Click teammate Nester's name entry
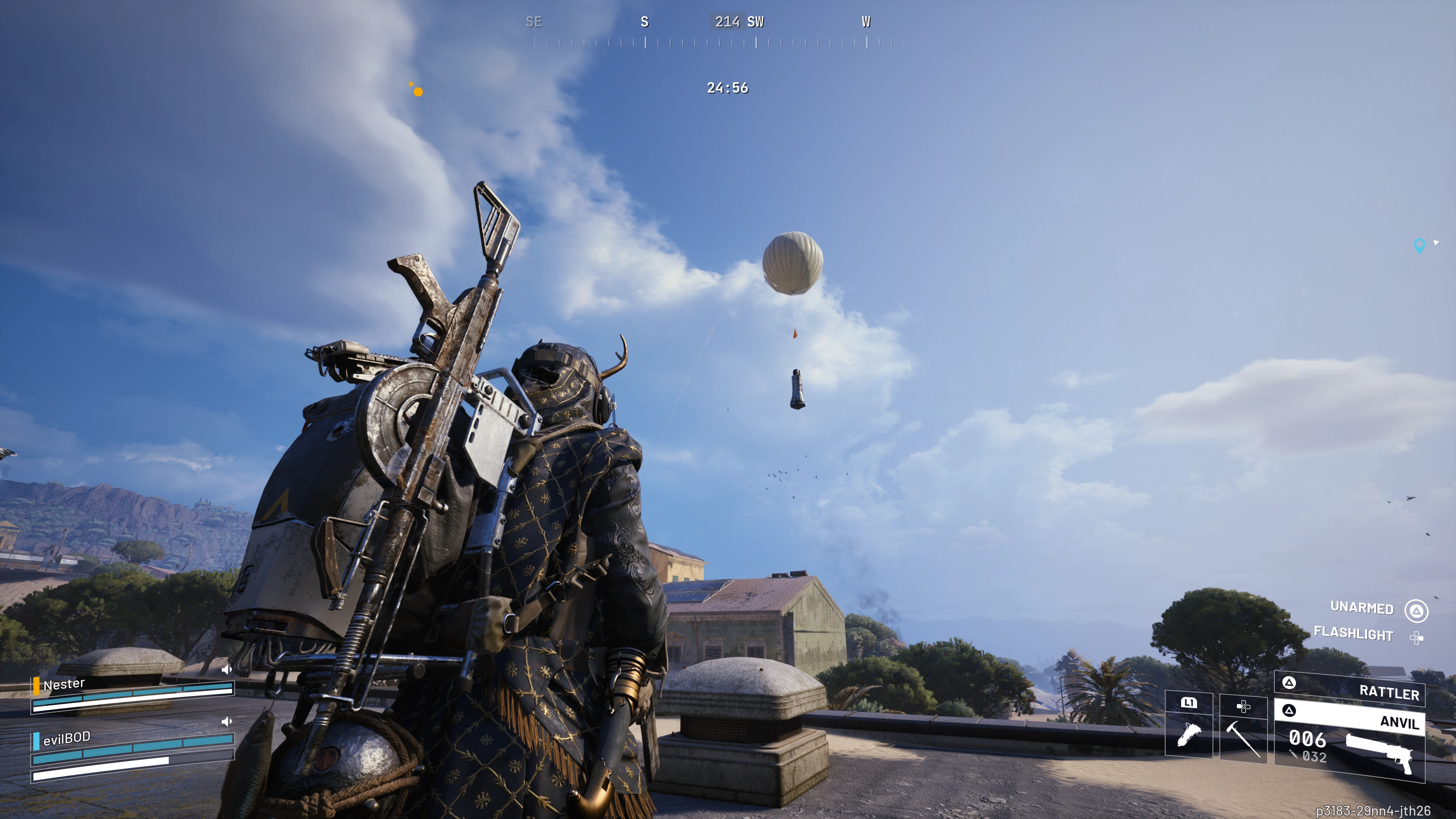The height and width of the screenshot is (819, 1456). (64, 684)
